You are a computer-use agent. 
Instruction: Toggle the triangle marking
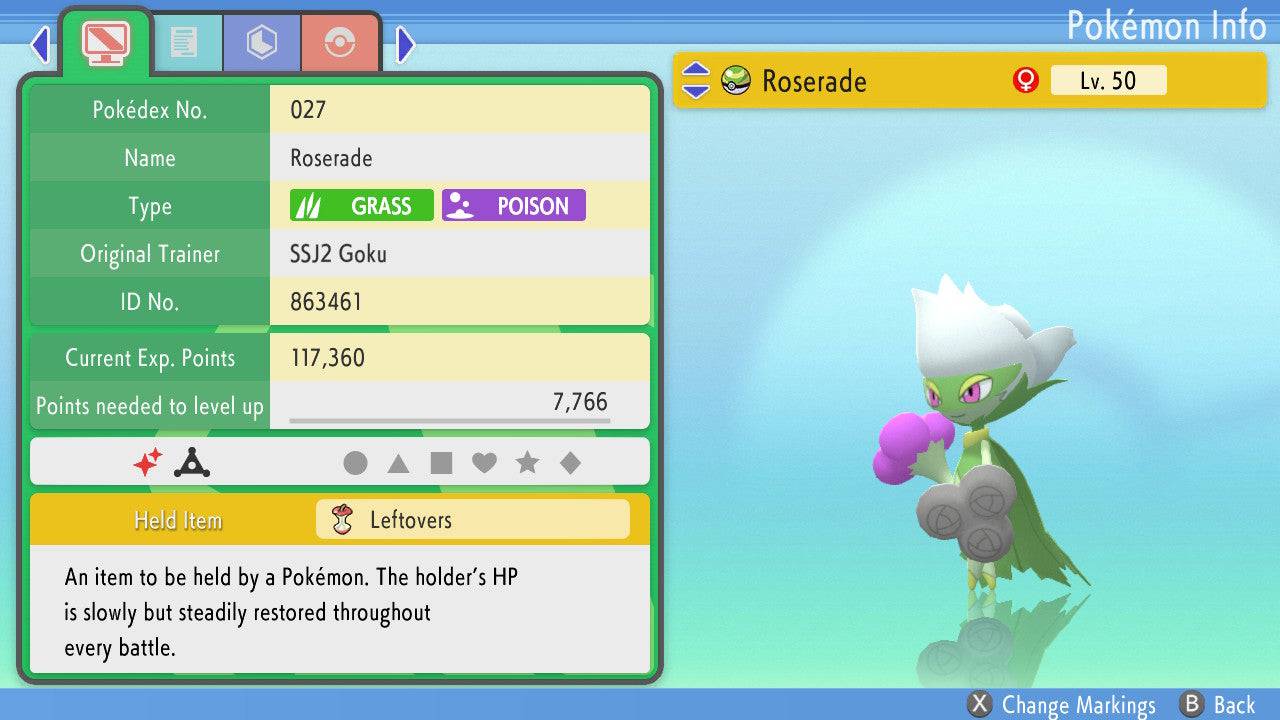click(x=398, y=463)
